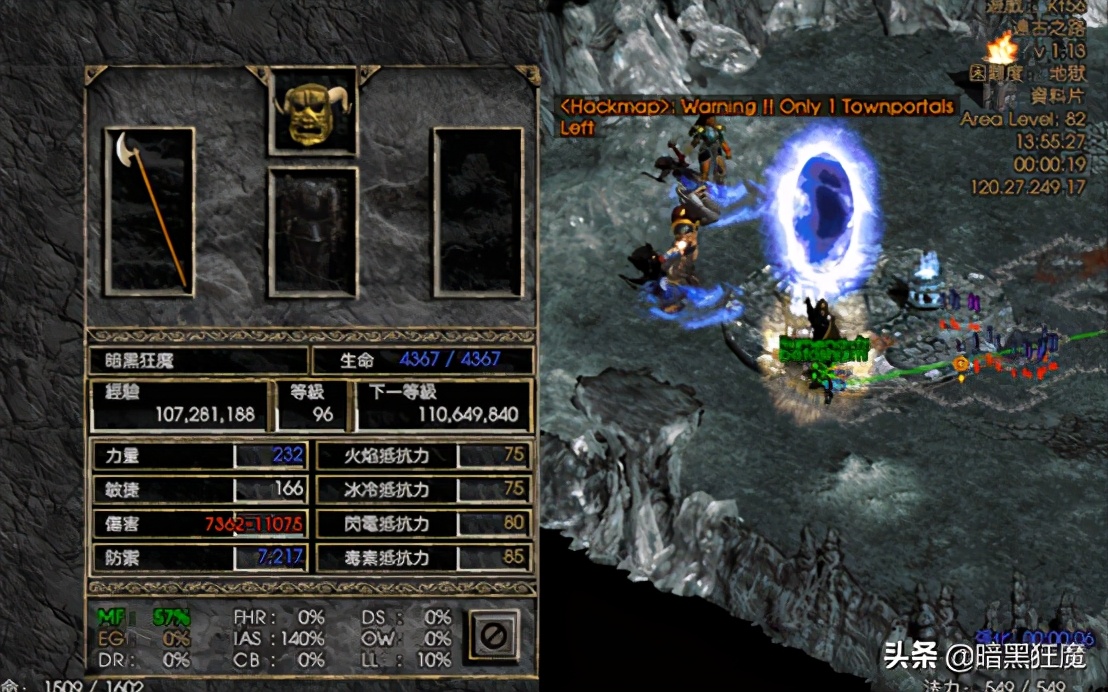The width and height of the screenshot is (1108, 692).
Task: Close the mercenary panel with the round button
Action: point(495,634)
